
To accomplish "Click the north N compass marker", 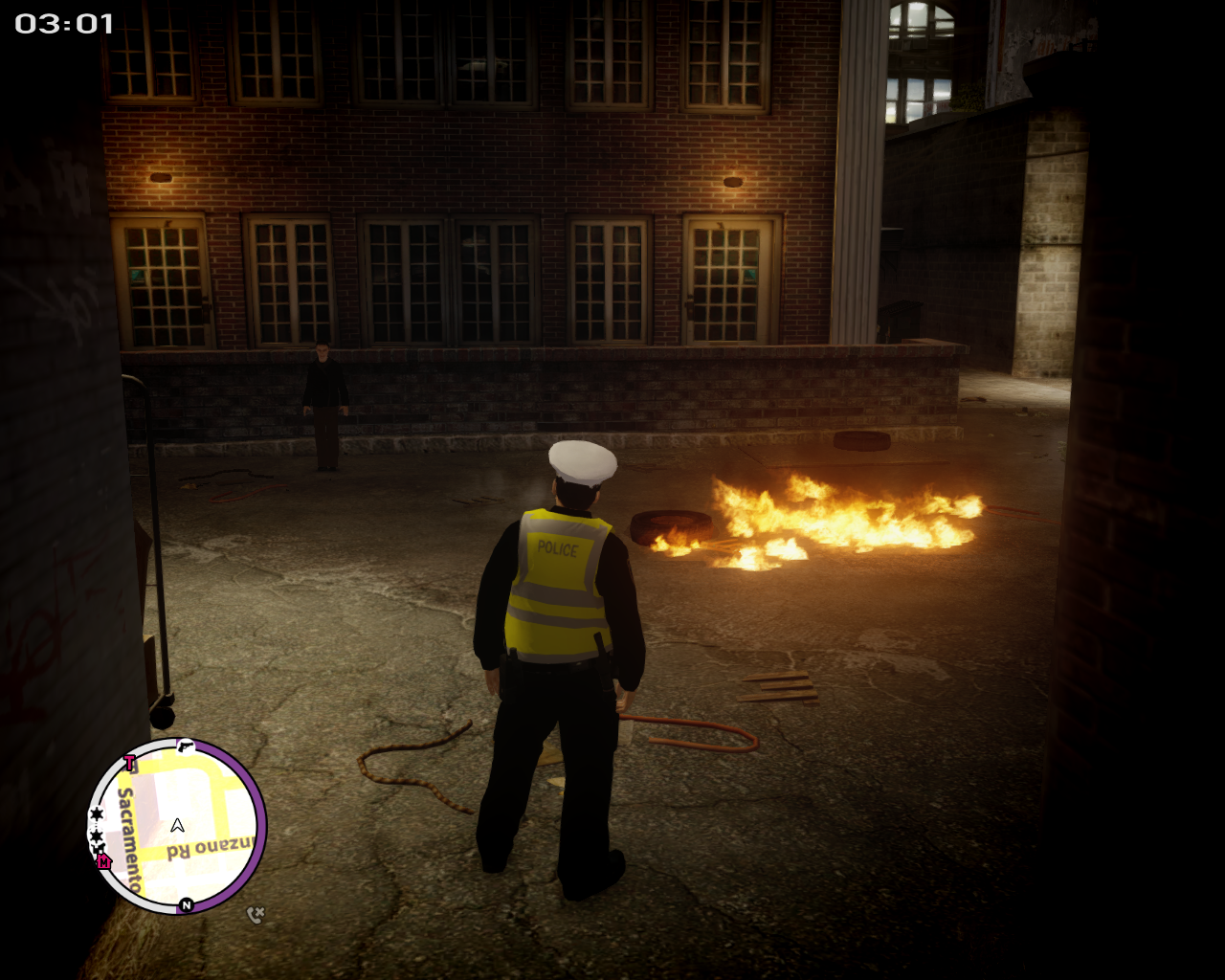I will pyautogui.click(x=187, y=904).
